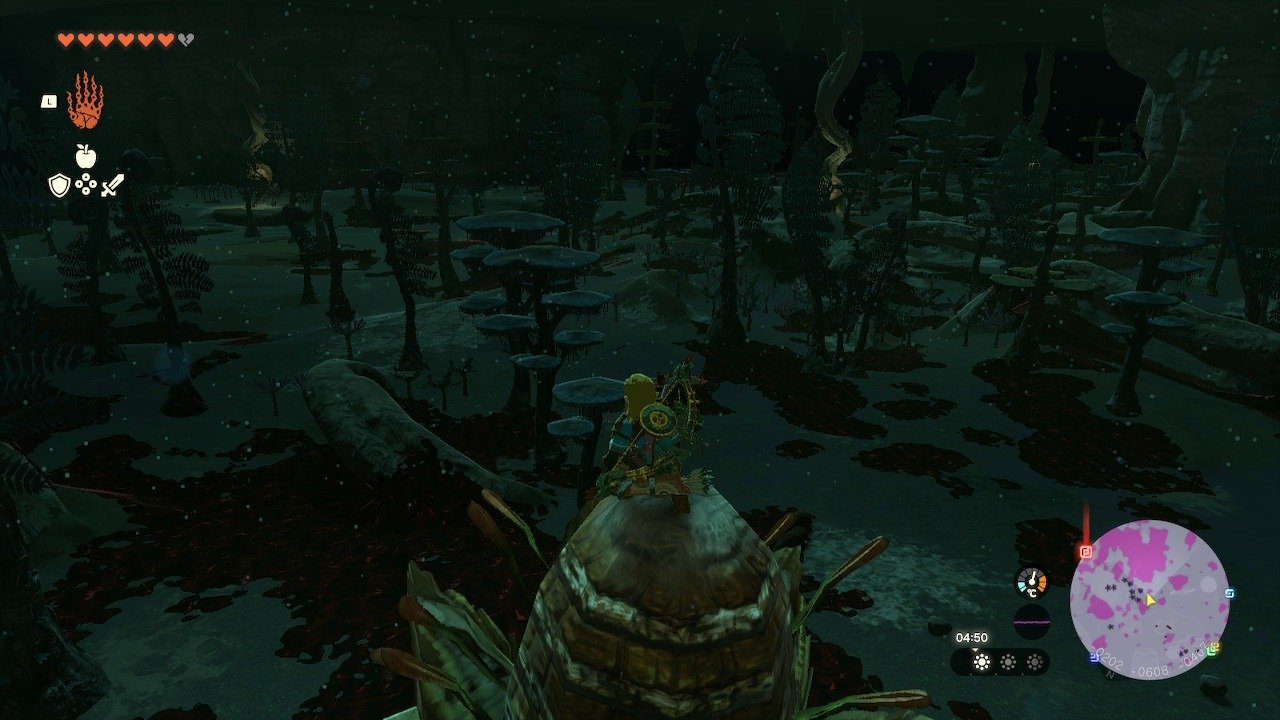
Task: Activate the orange hand ability icon
Action: pyautogui.click(x=85, y=100)
